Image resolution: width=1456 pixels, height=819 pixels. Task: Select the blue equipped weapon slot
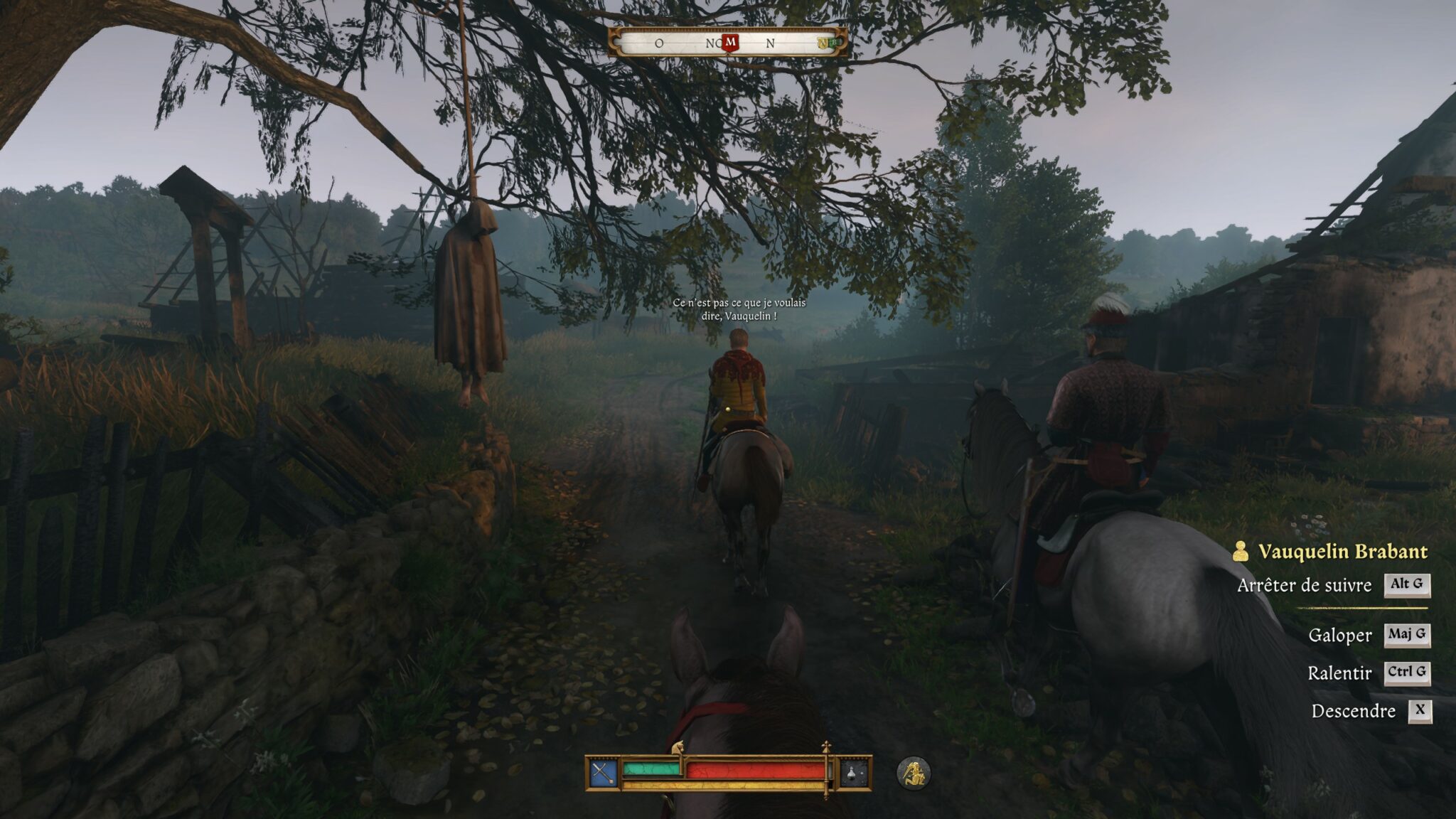coord(603,773)
